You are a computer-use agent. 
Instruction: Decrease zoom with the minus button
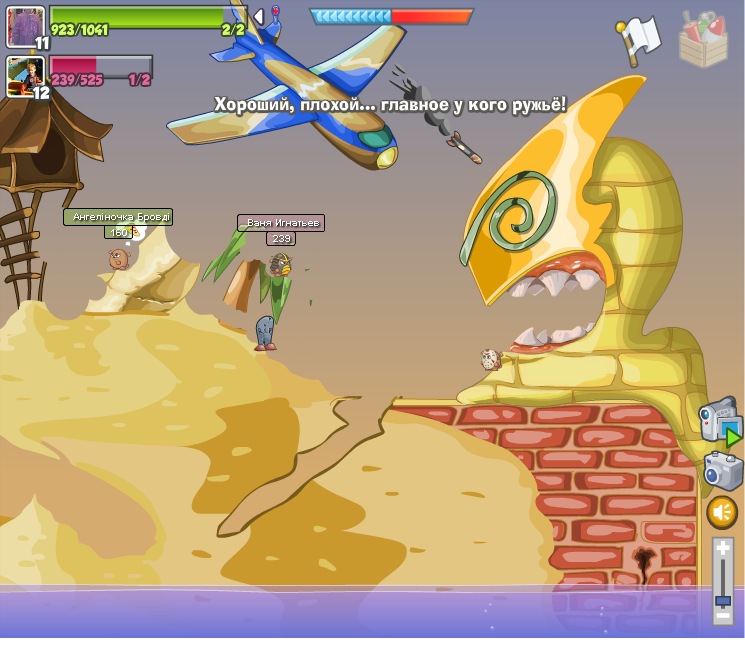(722, 615)
